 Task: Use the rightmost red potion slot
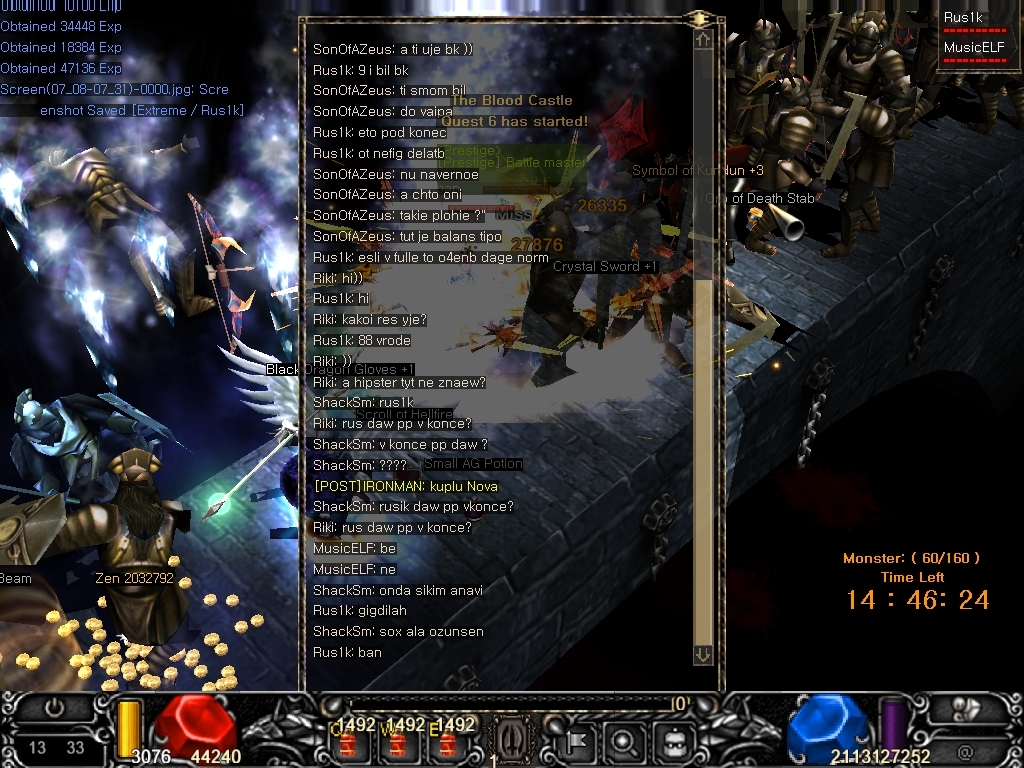[x=447, y=744]
